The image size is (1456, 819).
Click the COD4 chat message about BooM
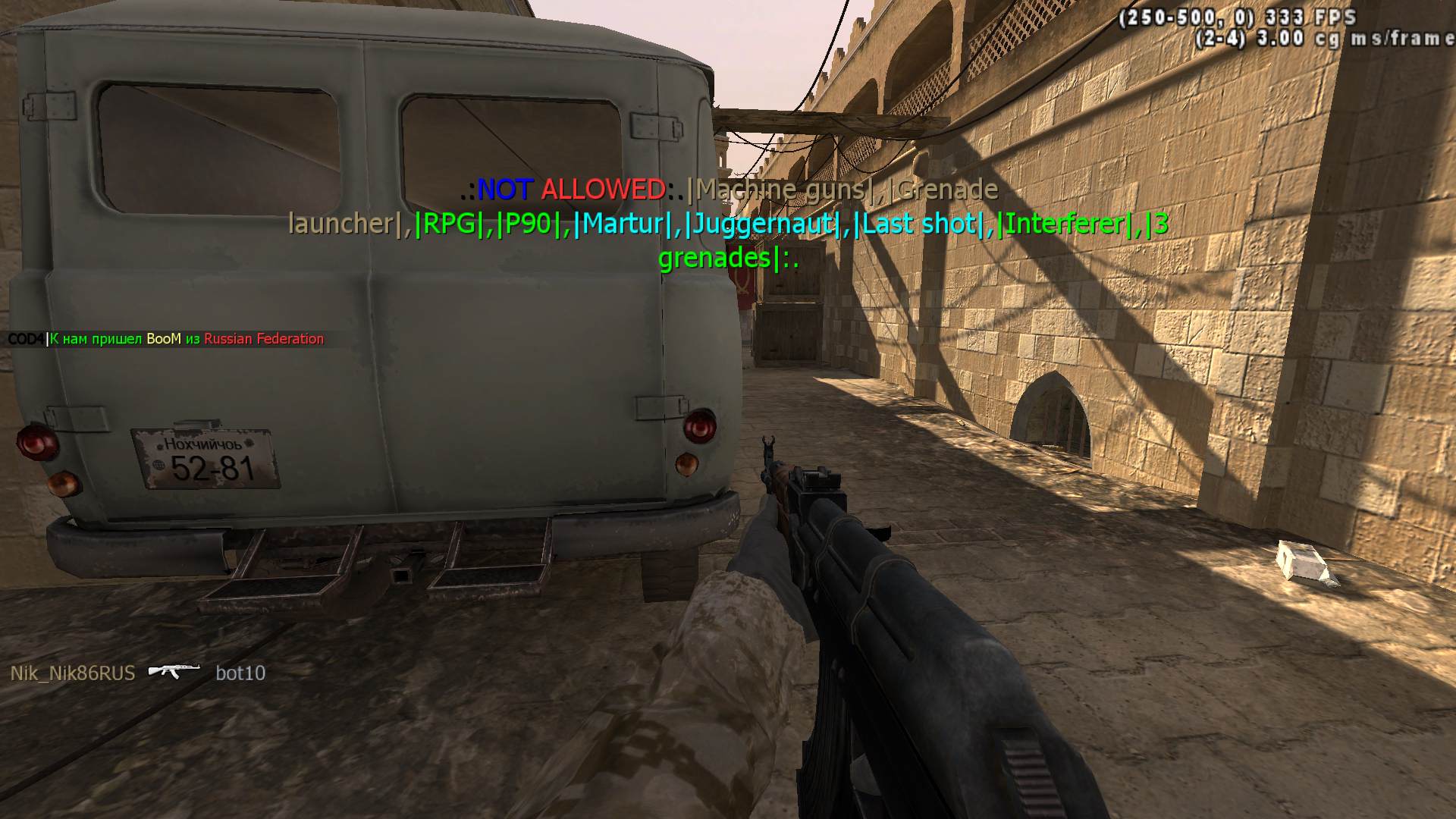coord(166,339)
